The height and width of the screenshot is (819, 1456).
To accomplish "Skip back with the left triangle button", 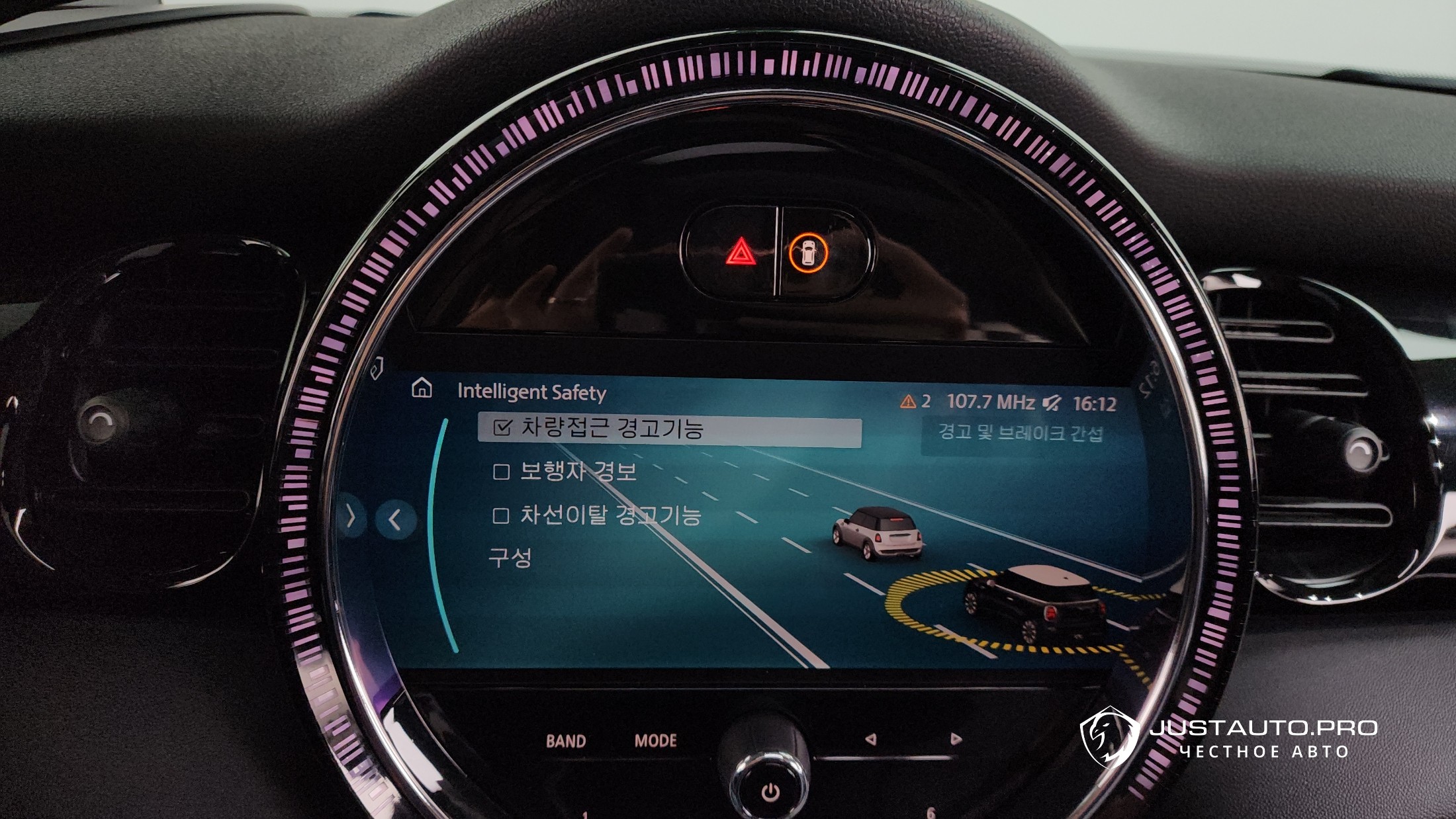I will [x=871, y=739].
